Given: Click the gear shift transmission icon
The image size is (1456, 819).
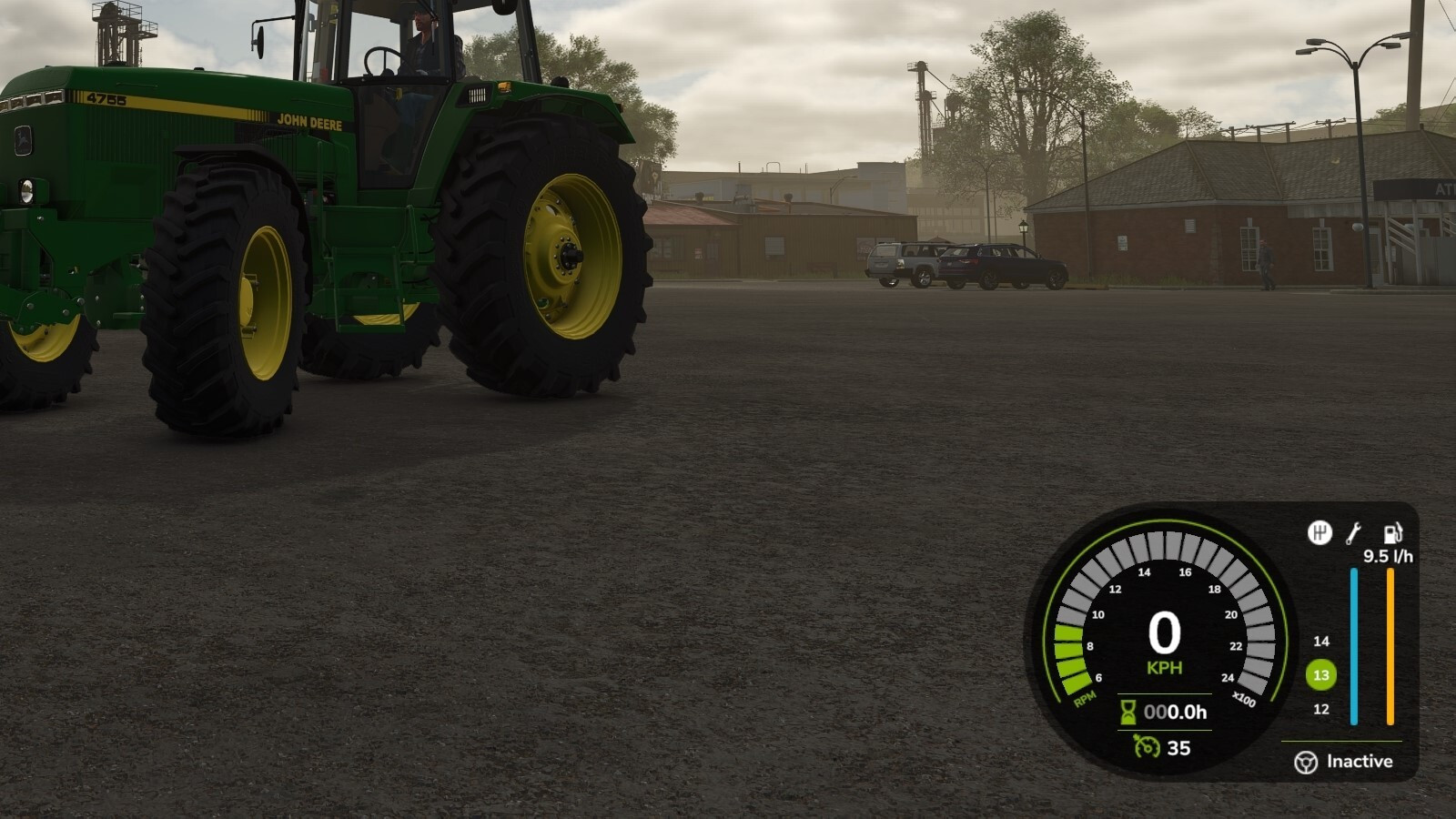Looking at the screenshot, I should (x=1319, y=533).
